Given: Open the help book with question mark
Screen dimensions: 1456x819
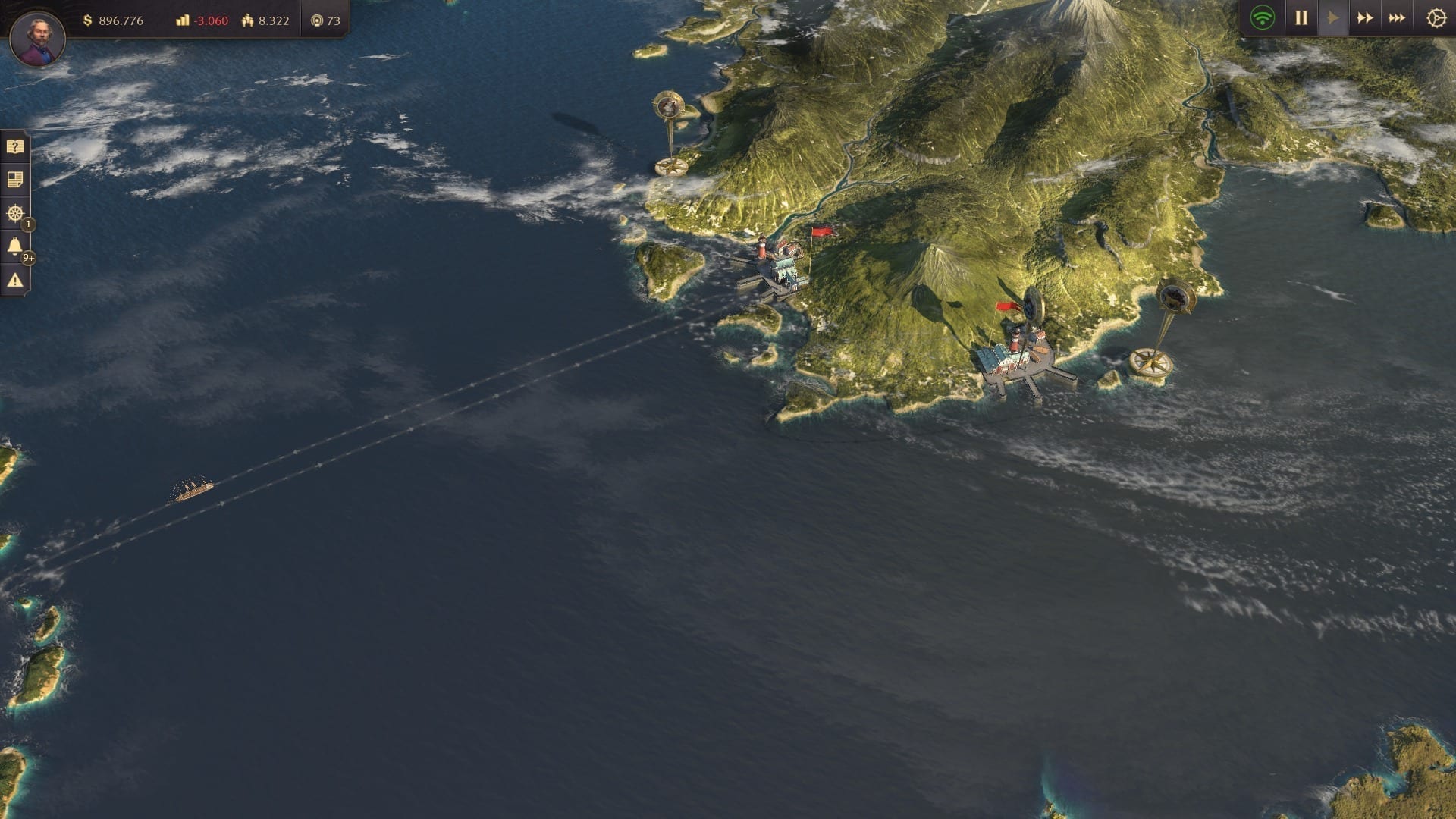Looking at the screenshot, I should (x=15, y=146).
